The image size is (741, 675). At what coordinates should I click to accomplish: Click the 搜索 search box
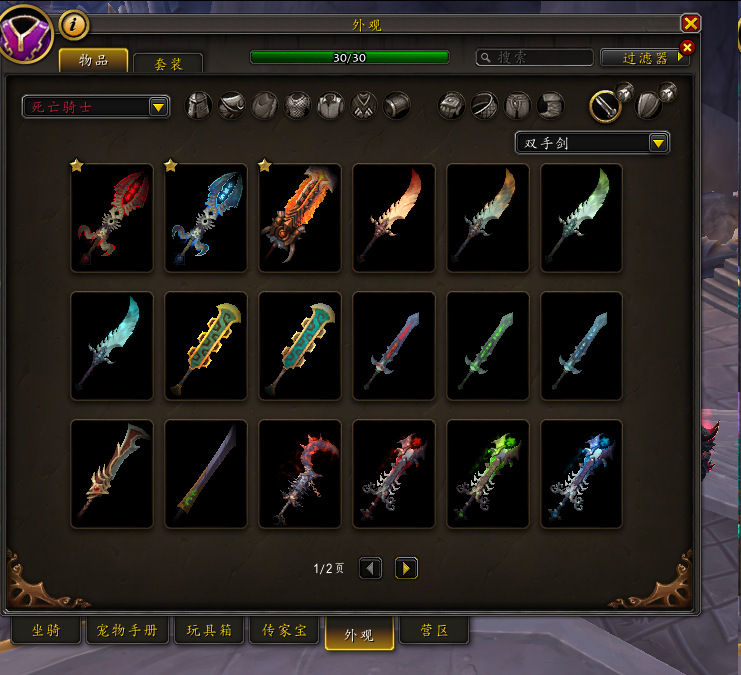[535, 58]
